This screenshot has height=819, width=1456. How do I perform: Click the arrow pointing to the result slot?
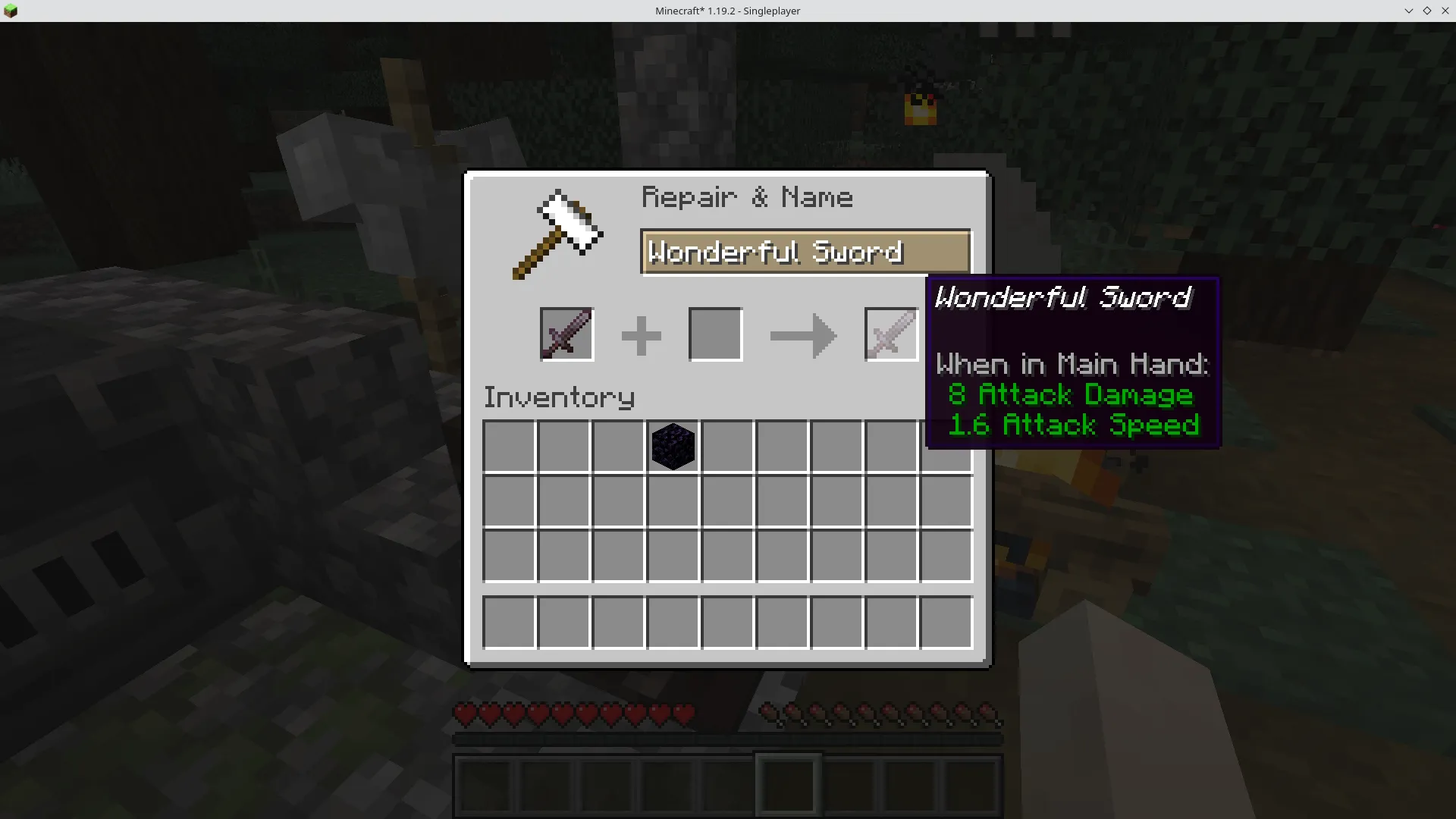coord(803,336)
